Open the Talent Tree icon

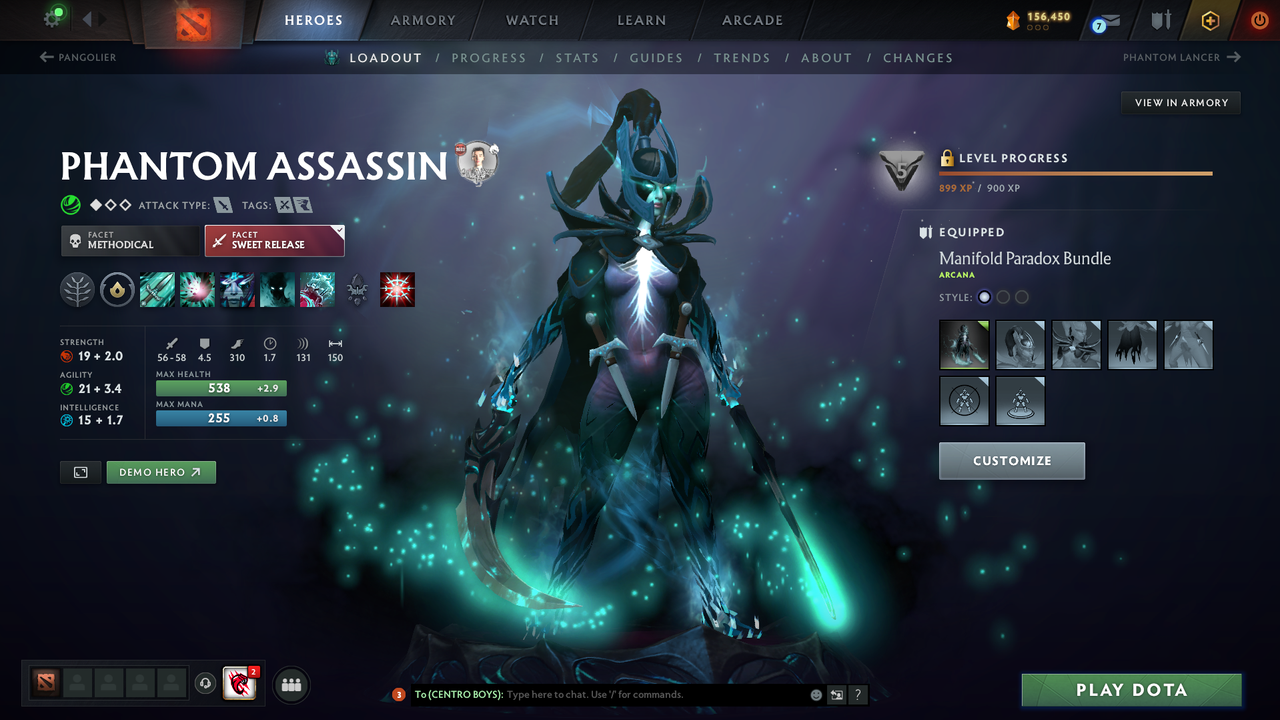click(77, 290)
